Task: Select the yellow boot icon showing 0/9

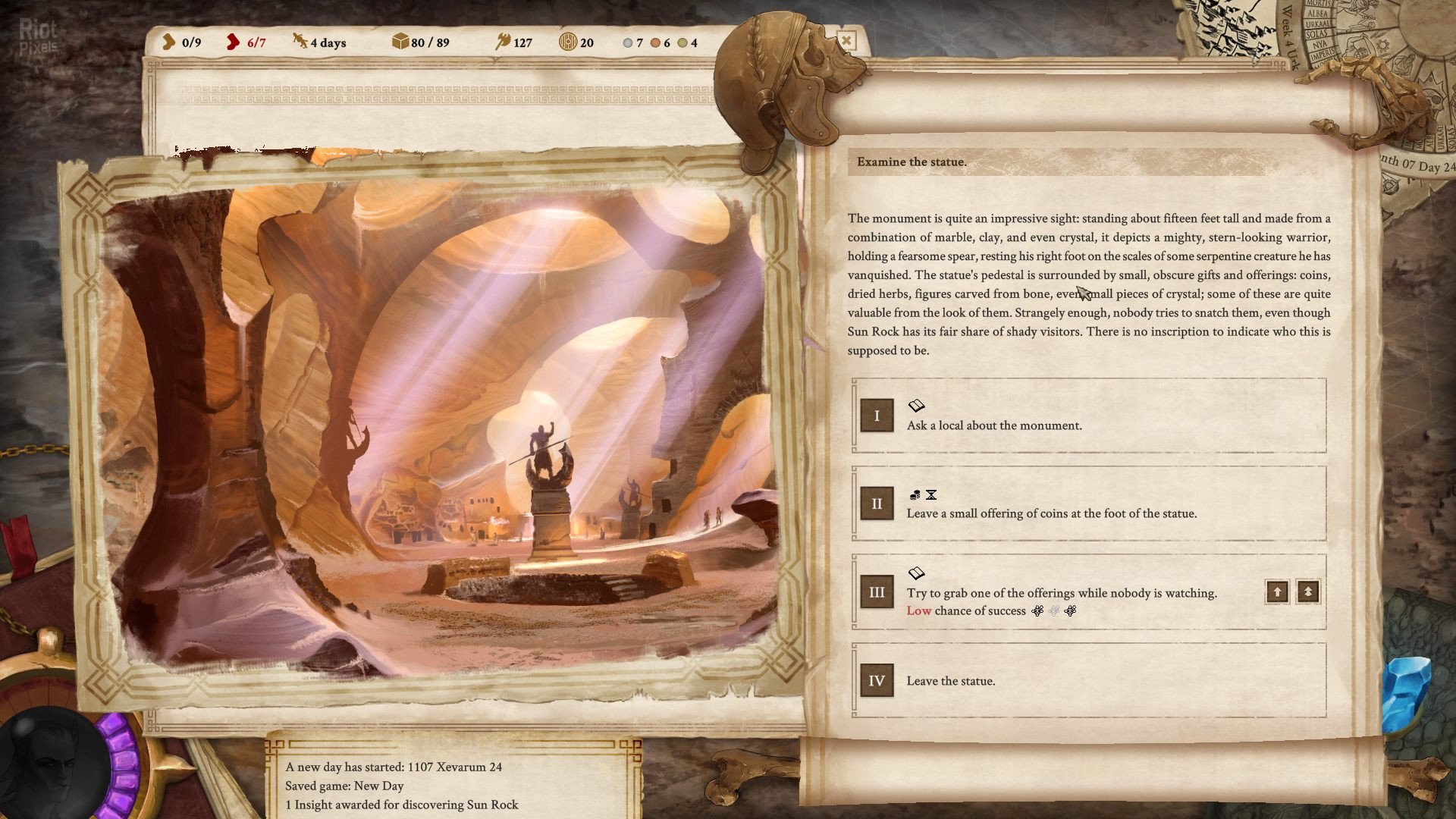Action: [170, 43]
